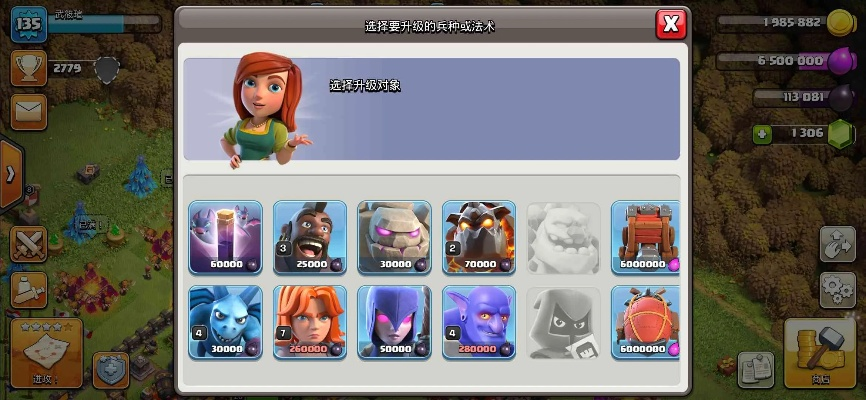Pick the Battle Blimp siege machine
This screenshot has height=400, width=866.
pos(646,322)
